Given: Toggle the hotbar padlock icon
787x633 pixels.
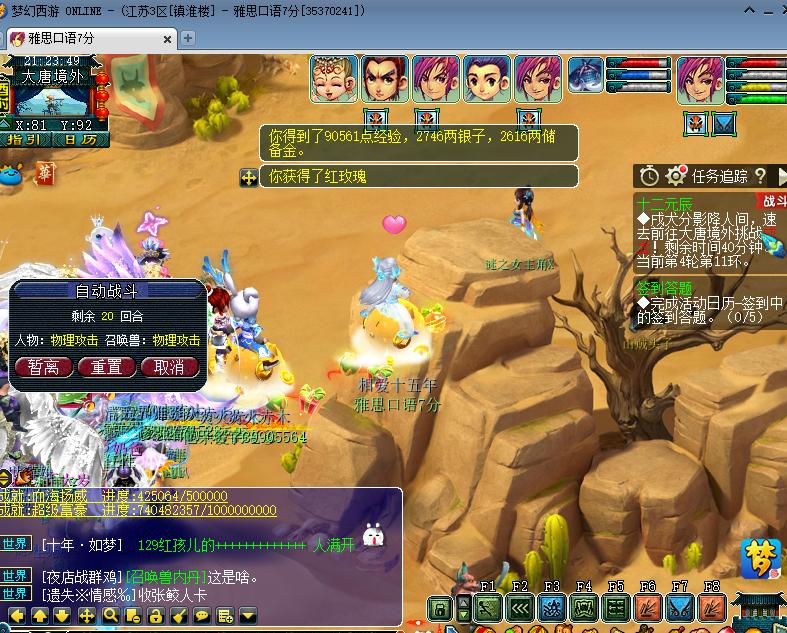Looking at the screenshot, I should (438, 608).
